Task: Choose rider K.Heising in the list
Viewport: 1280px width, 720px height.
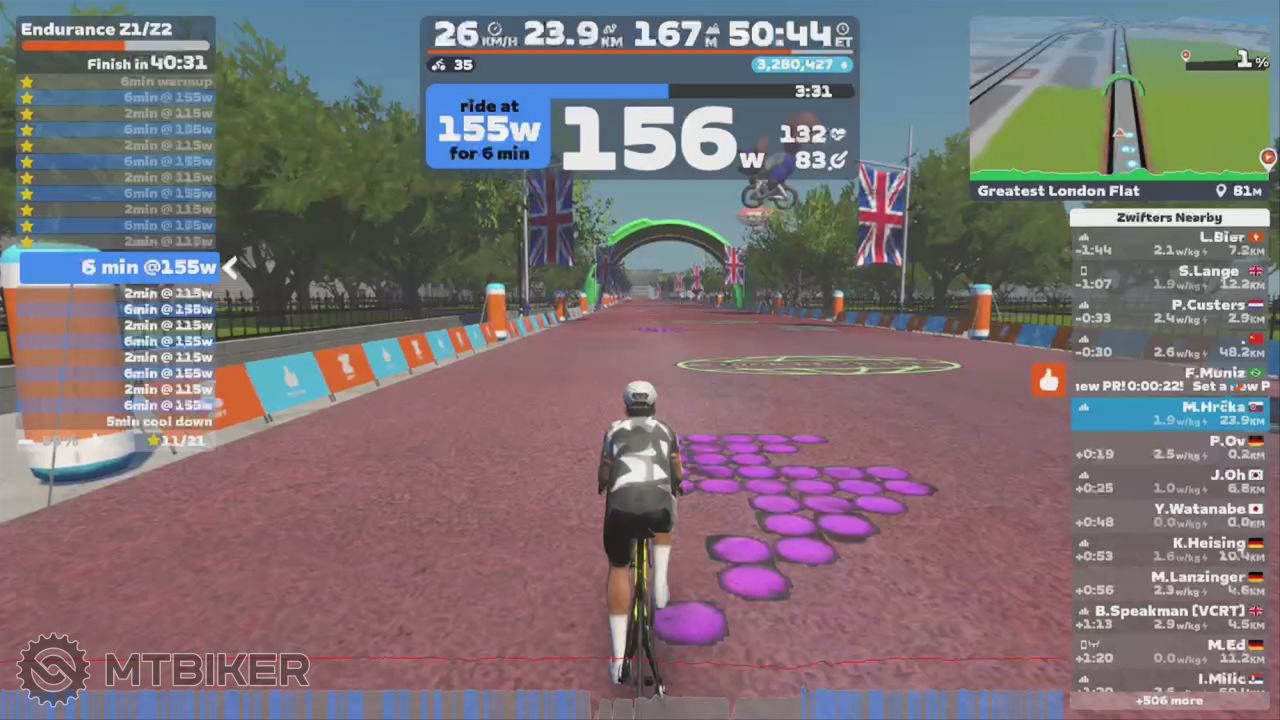Action: coord(1169,550)
